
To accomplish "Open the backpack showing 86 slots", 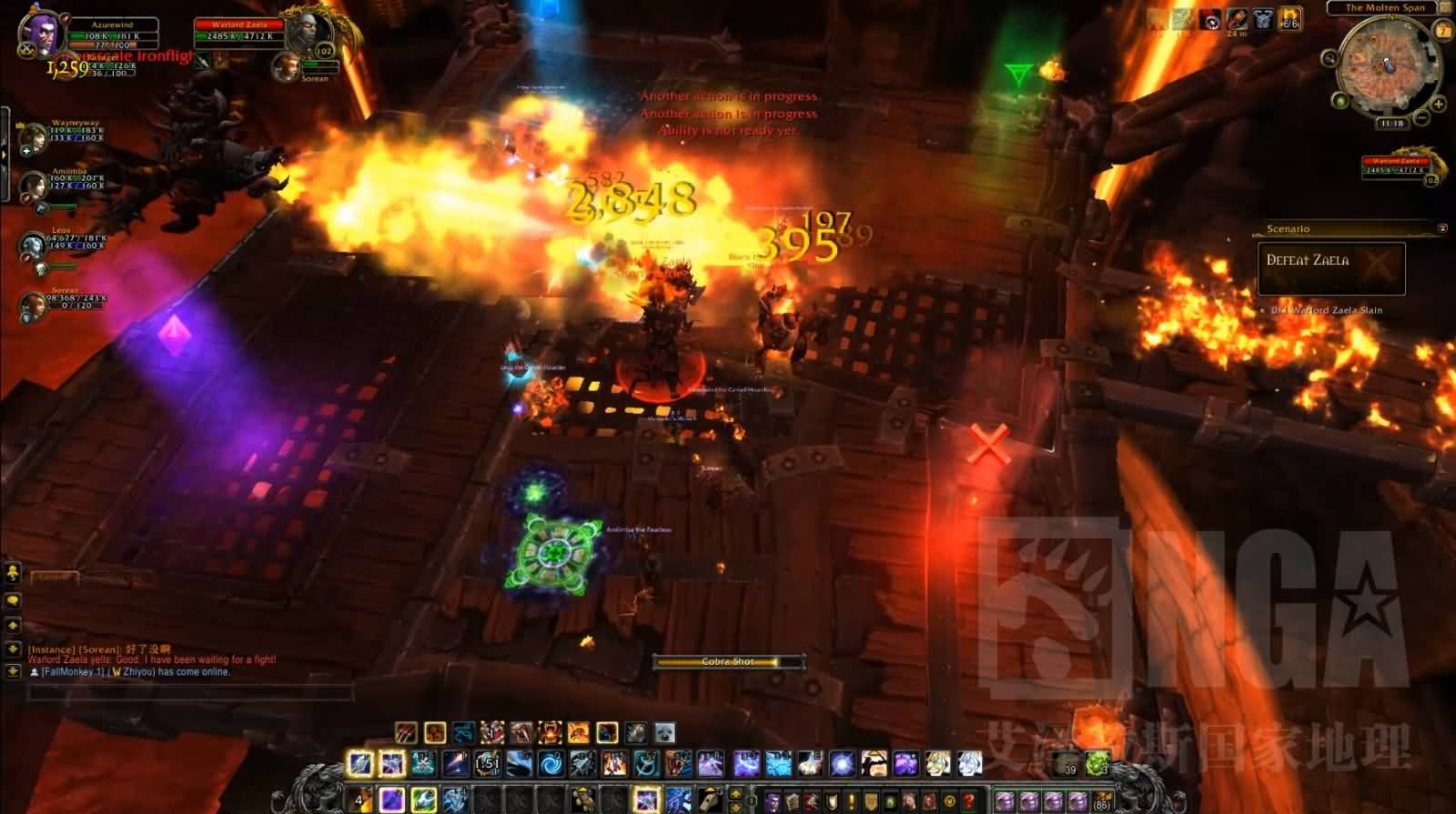I will click(x=1102, y=802).
